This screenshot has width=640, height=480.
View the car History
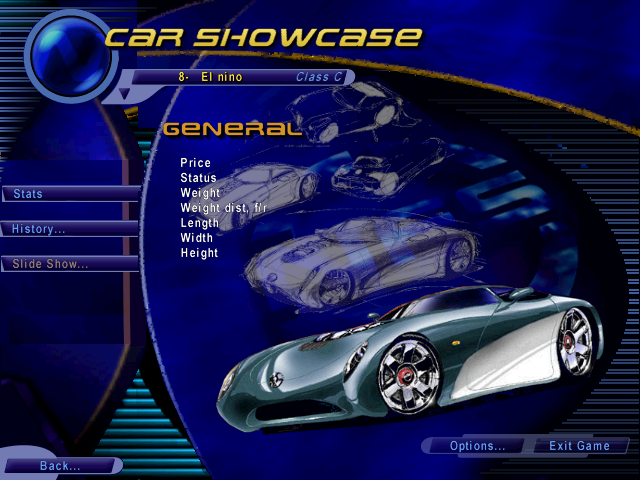68,229
